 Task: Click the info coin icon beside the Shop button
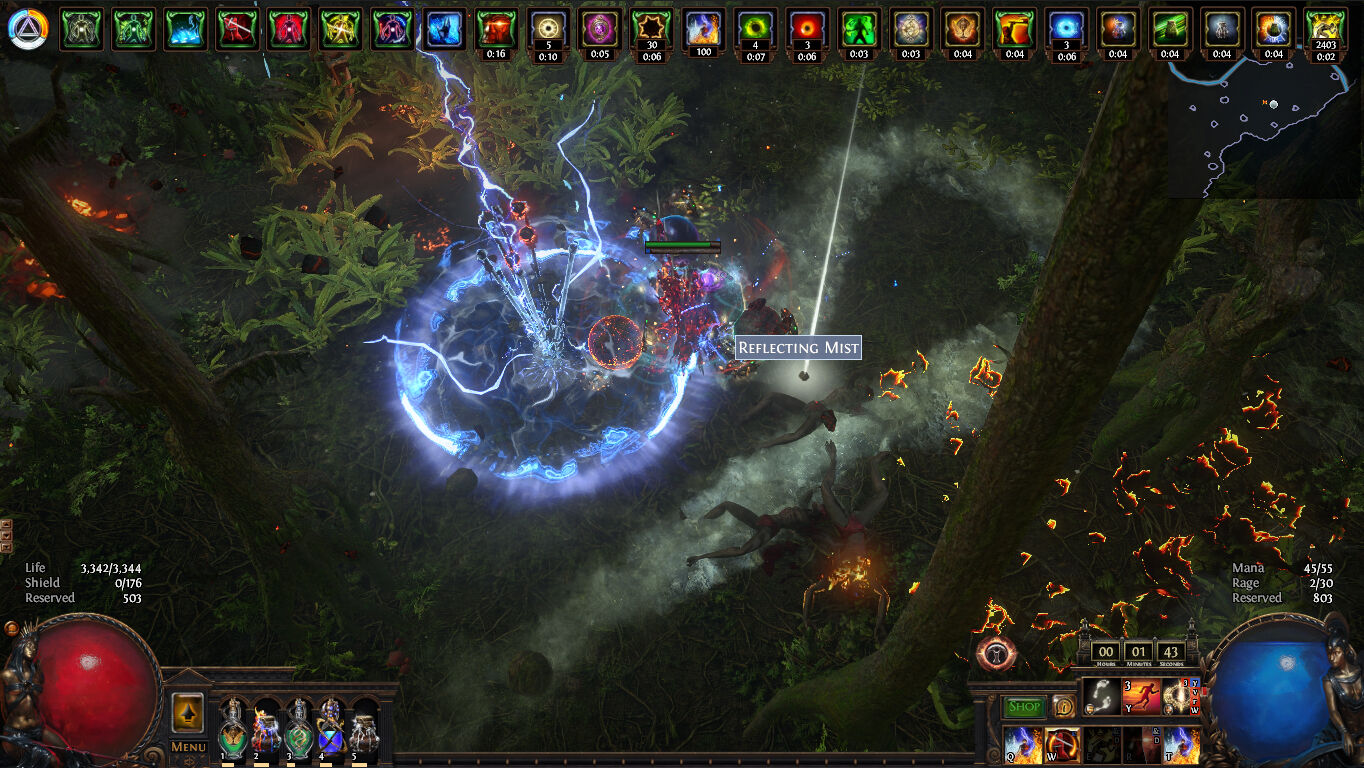[1063, 707]
